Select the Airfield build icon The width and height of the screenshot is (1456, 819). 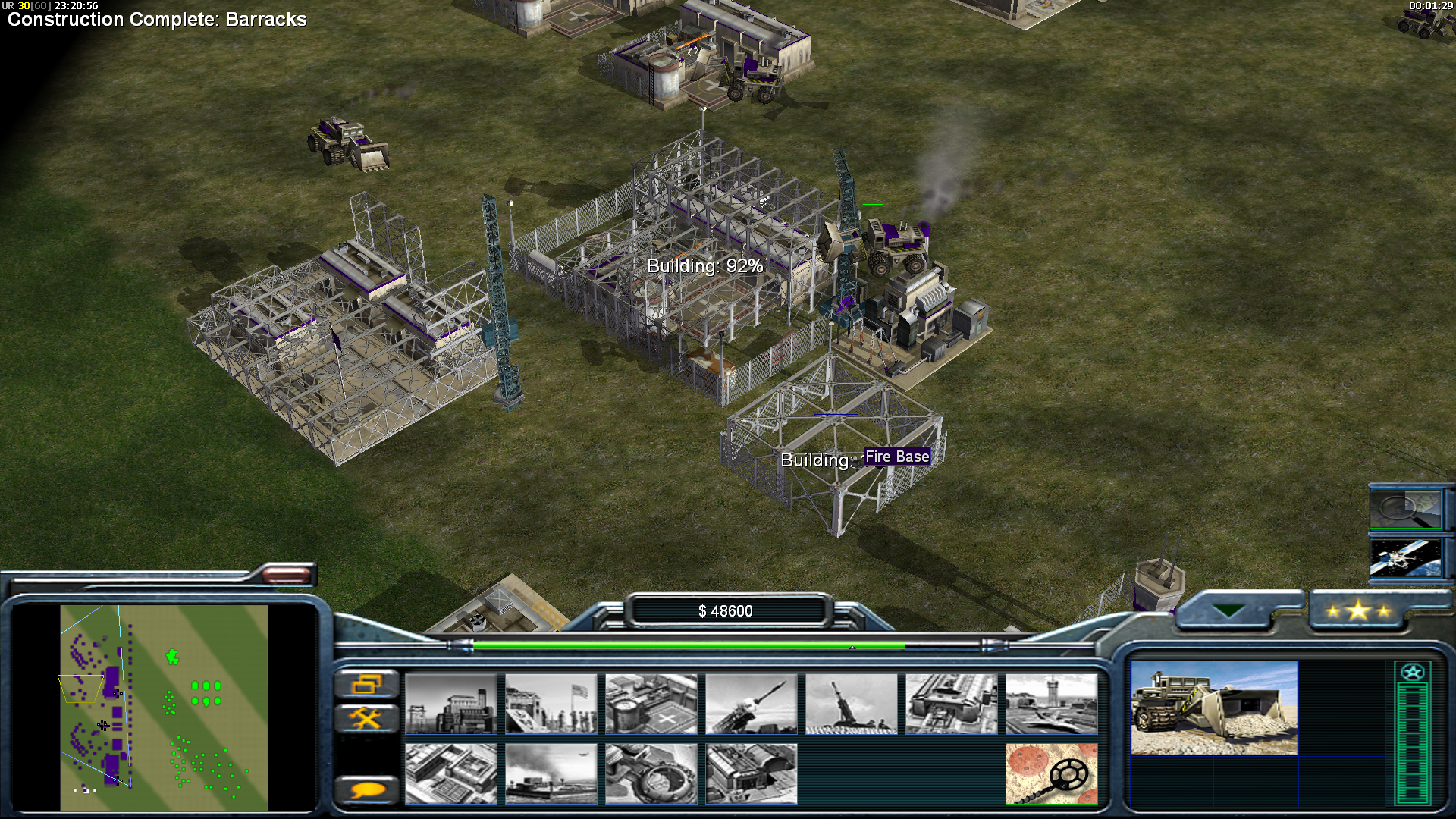point(1051,704)
